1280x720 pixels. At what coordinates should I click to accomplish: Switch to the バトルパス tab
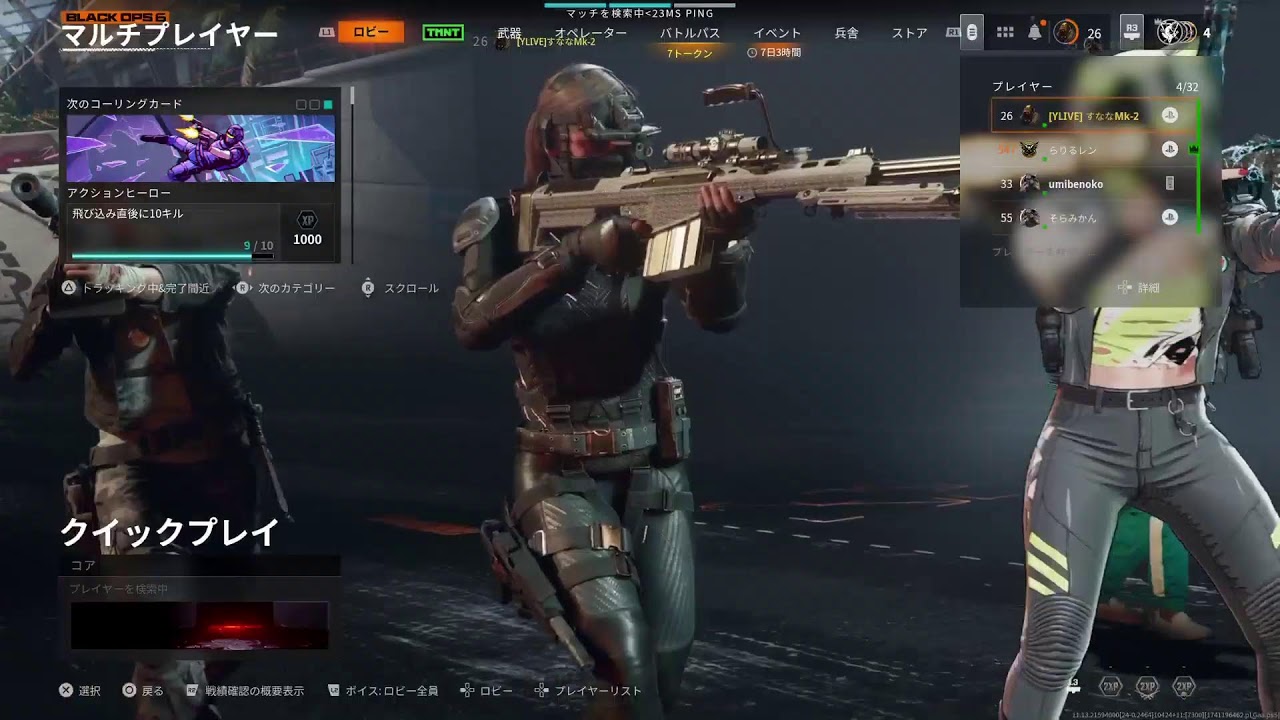point(688,32)
